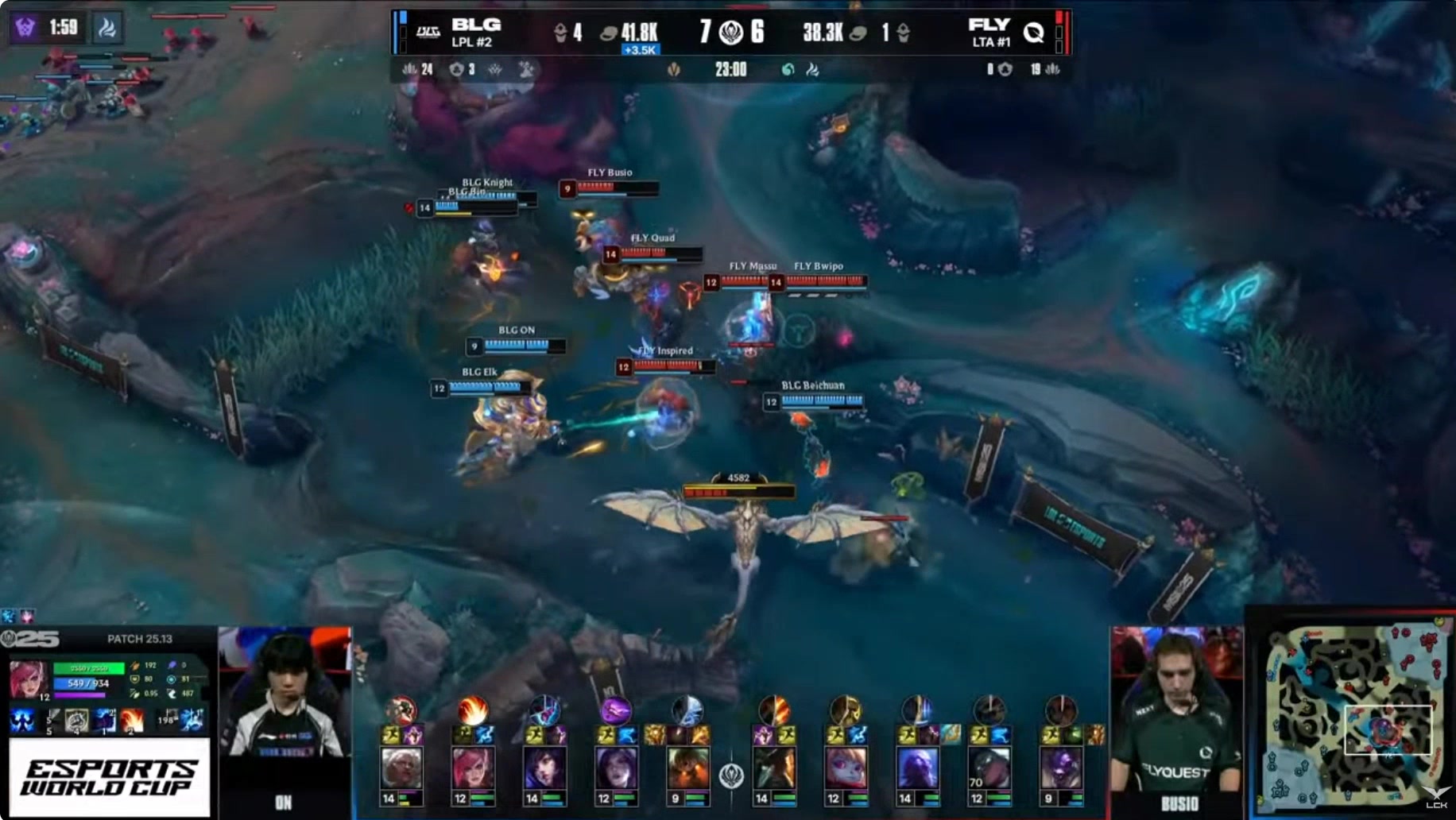Select the pink-haired Vi portrait in the roster bar

[x=473, y=769]
